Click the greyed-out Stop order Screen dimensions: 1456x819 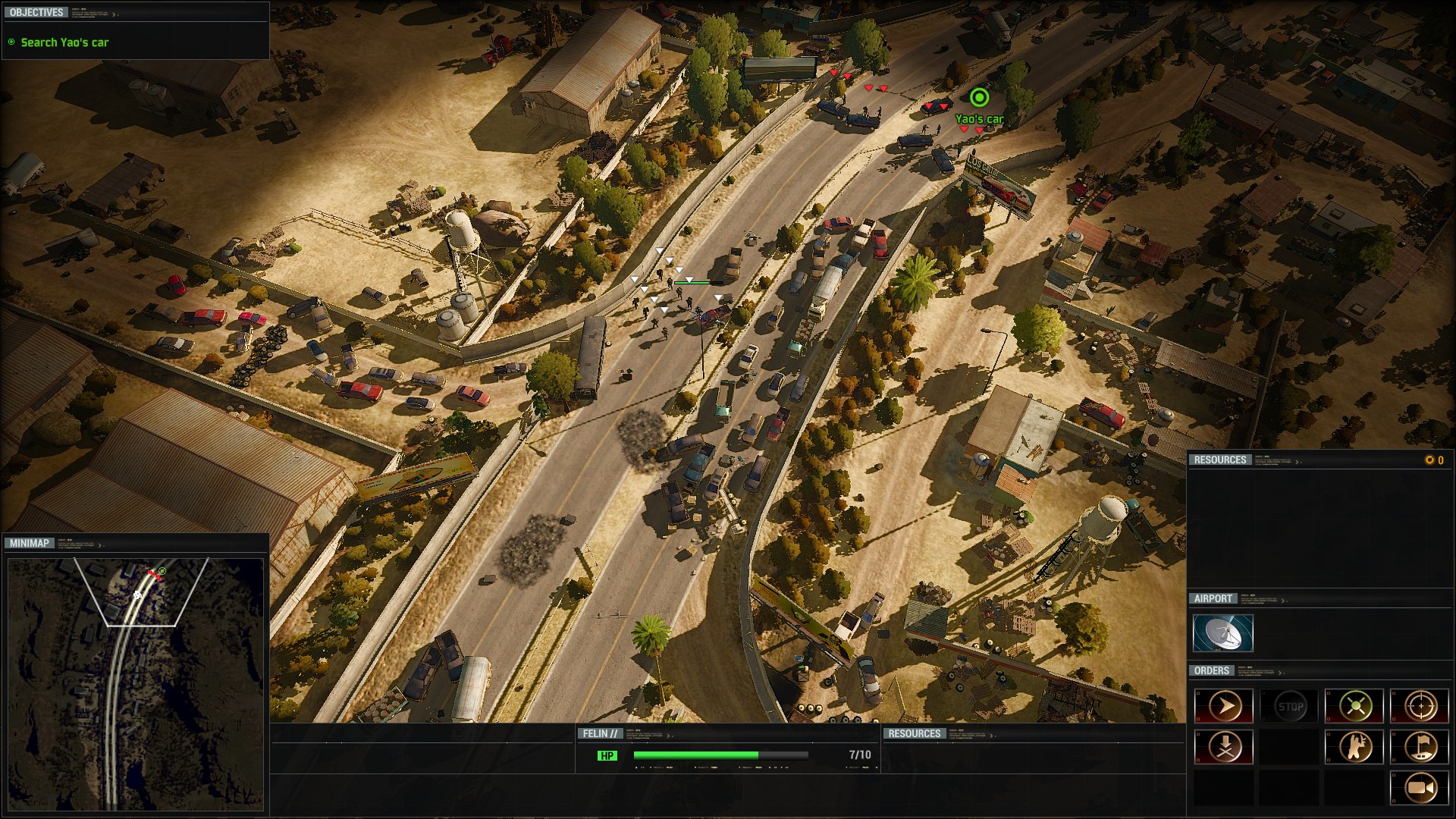(x=1290, y=707)
